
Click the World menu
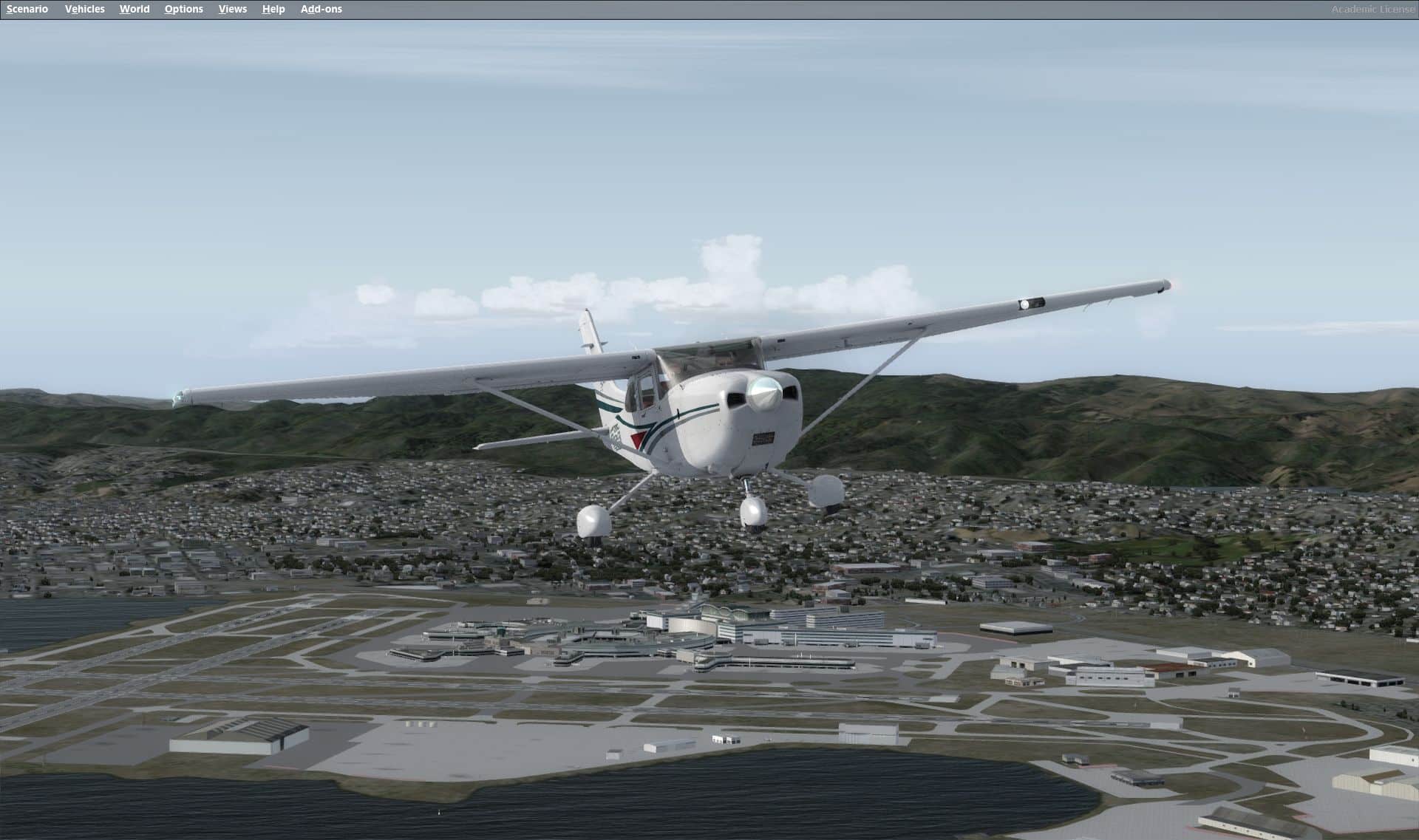135,9
